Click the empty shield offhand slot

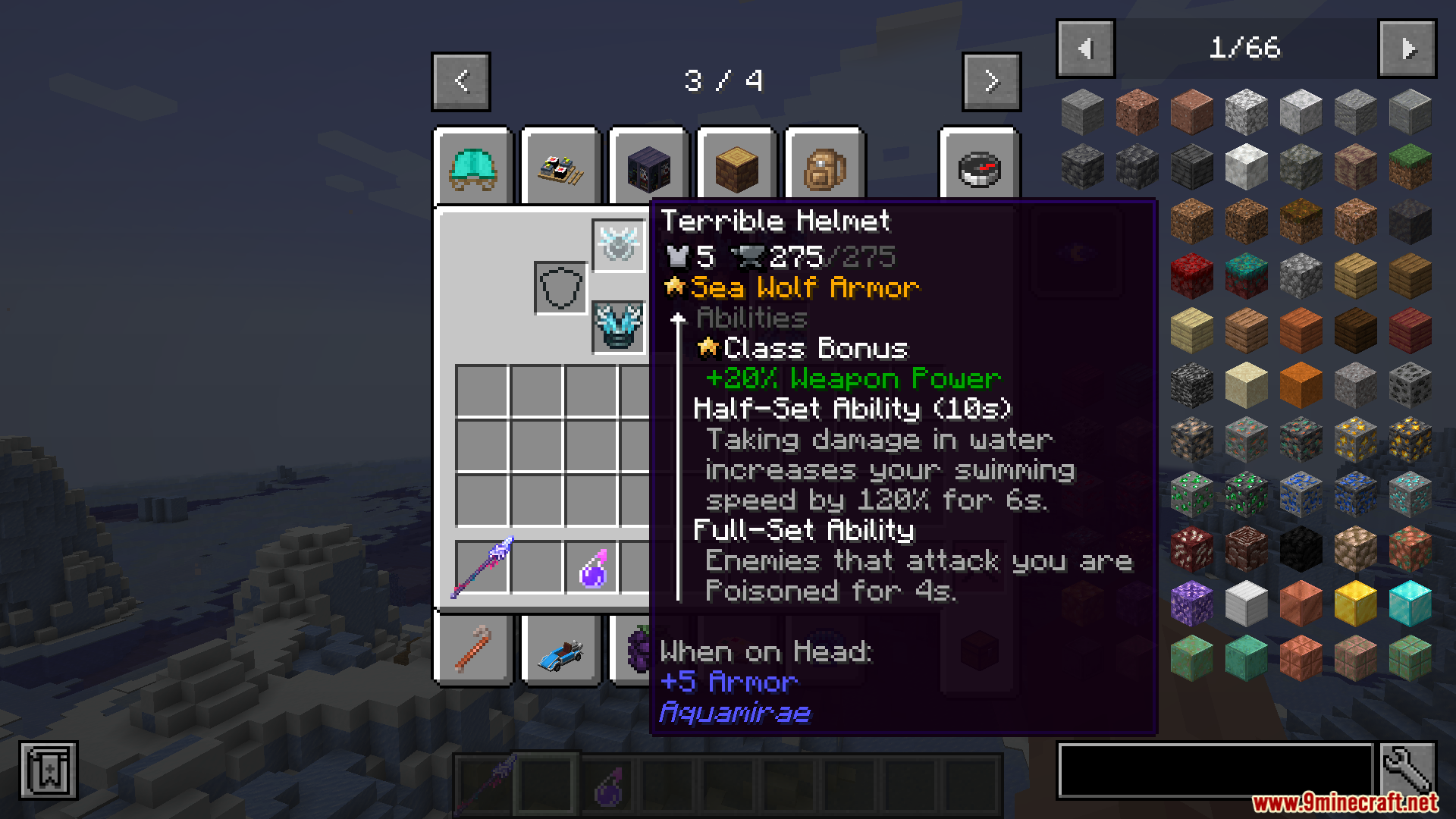[560, 287]
